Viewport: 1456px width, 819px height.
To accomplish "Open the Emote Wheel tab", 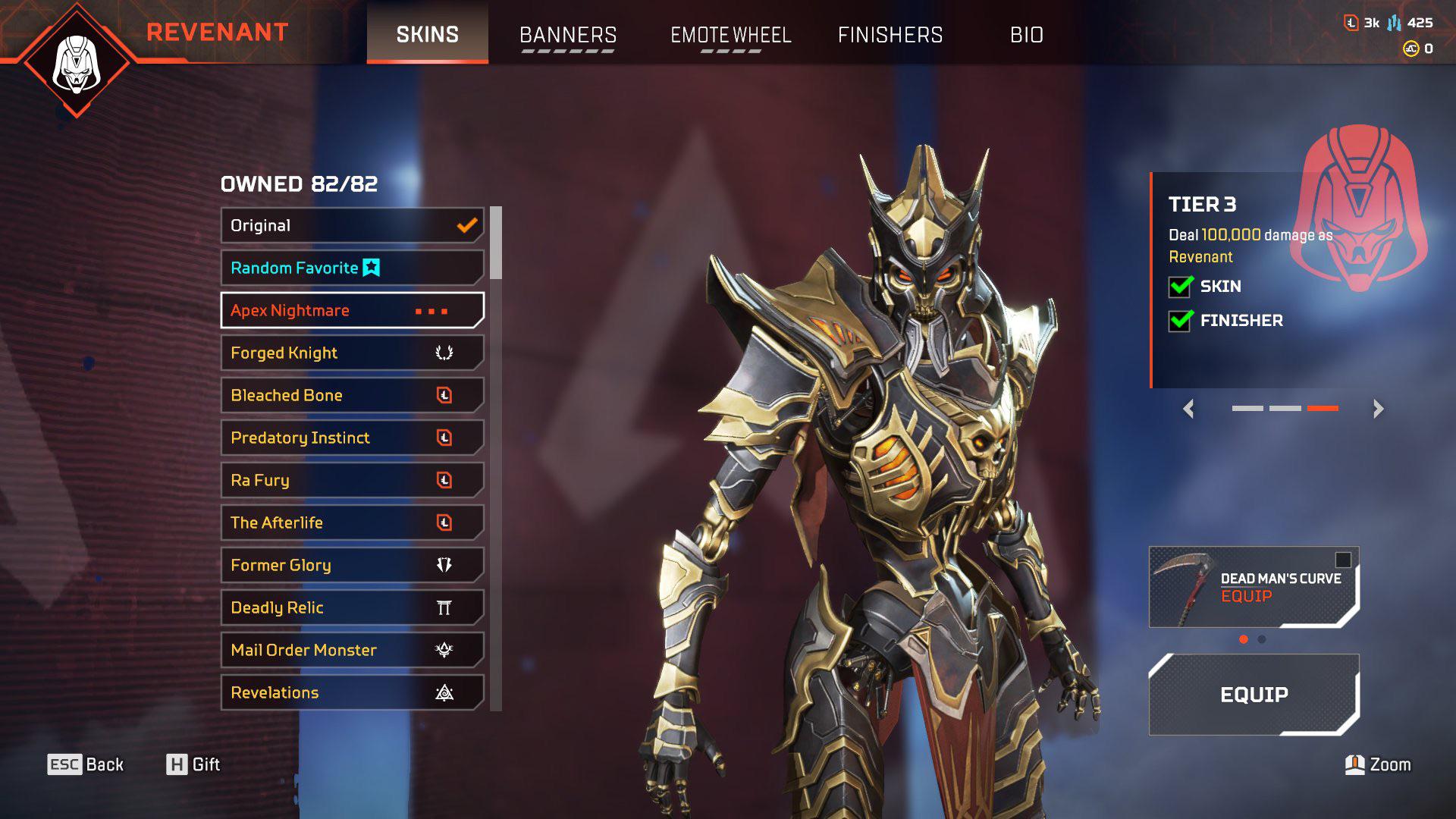I will click(x=730, y=35).
